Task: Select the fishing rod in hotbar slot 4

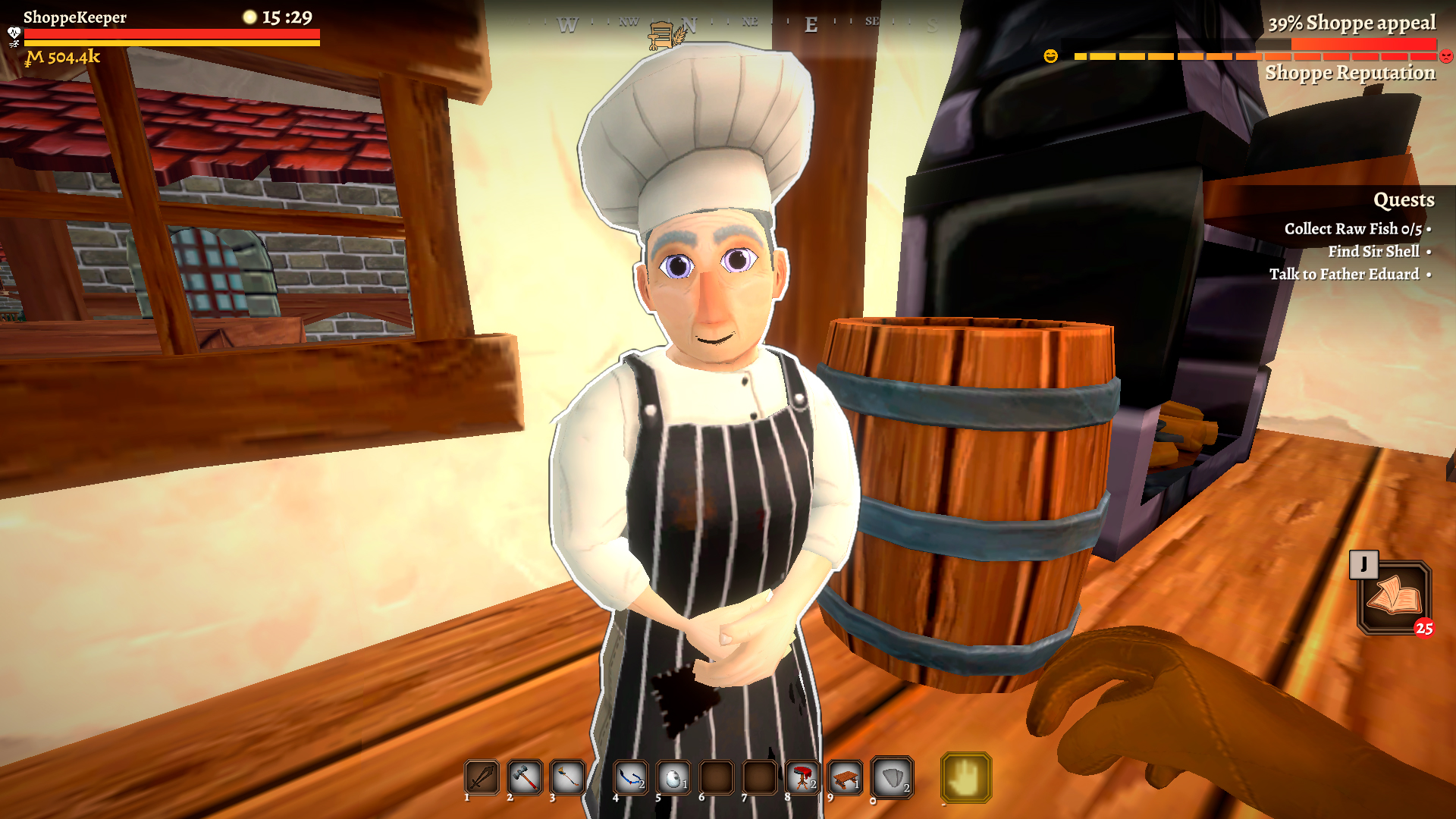Action: coord(630,777)
